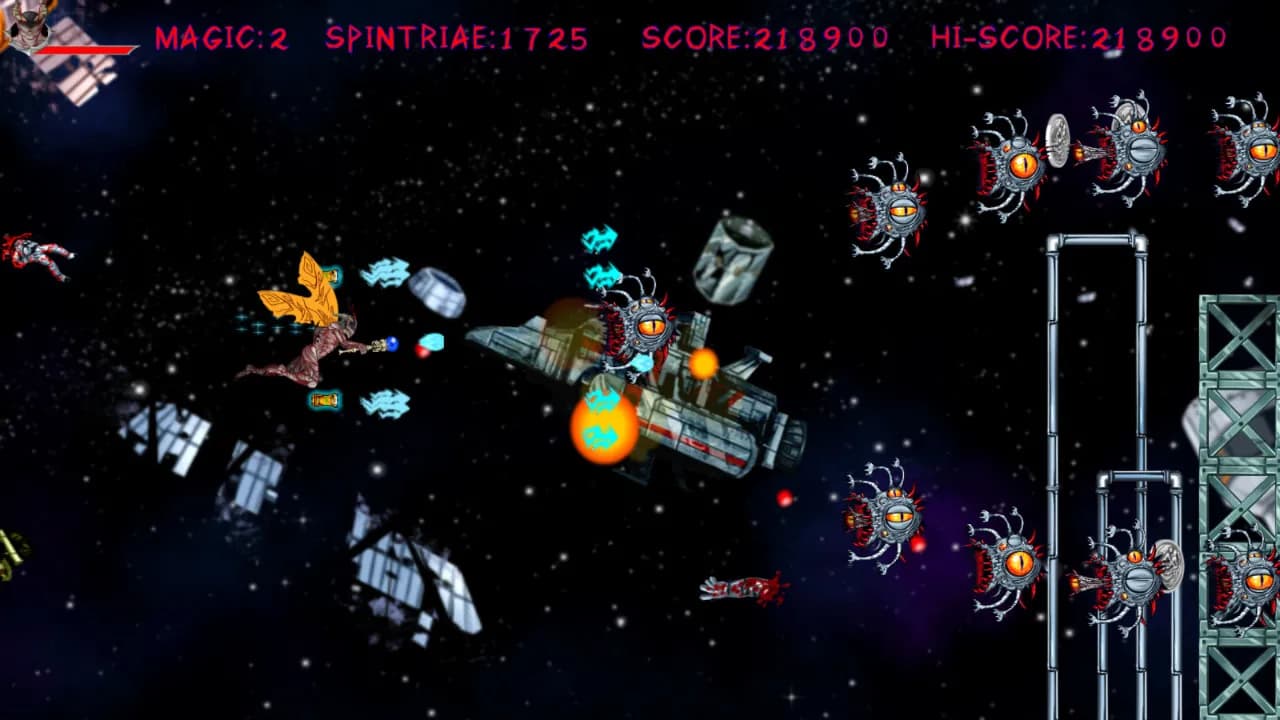
Task: Select the small red enemy bullet near the pipes
Action: (916, 546)
